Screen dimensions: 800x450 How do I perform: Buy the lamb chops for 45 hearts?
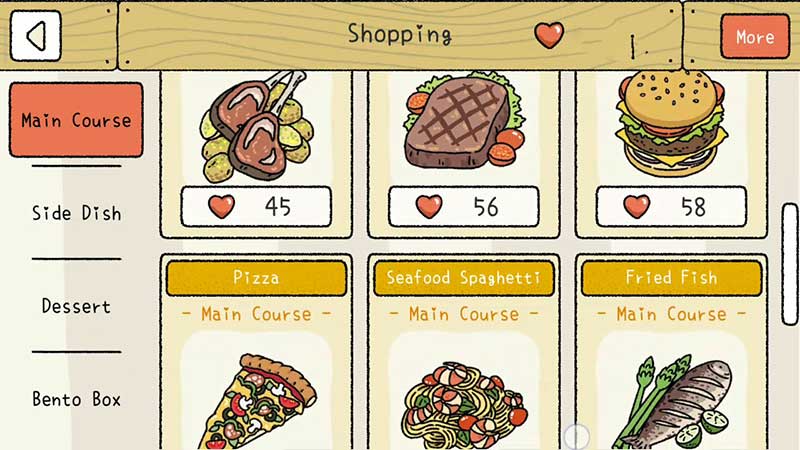(x=256, y=207)
